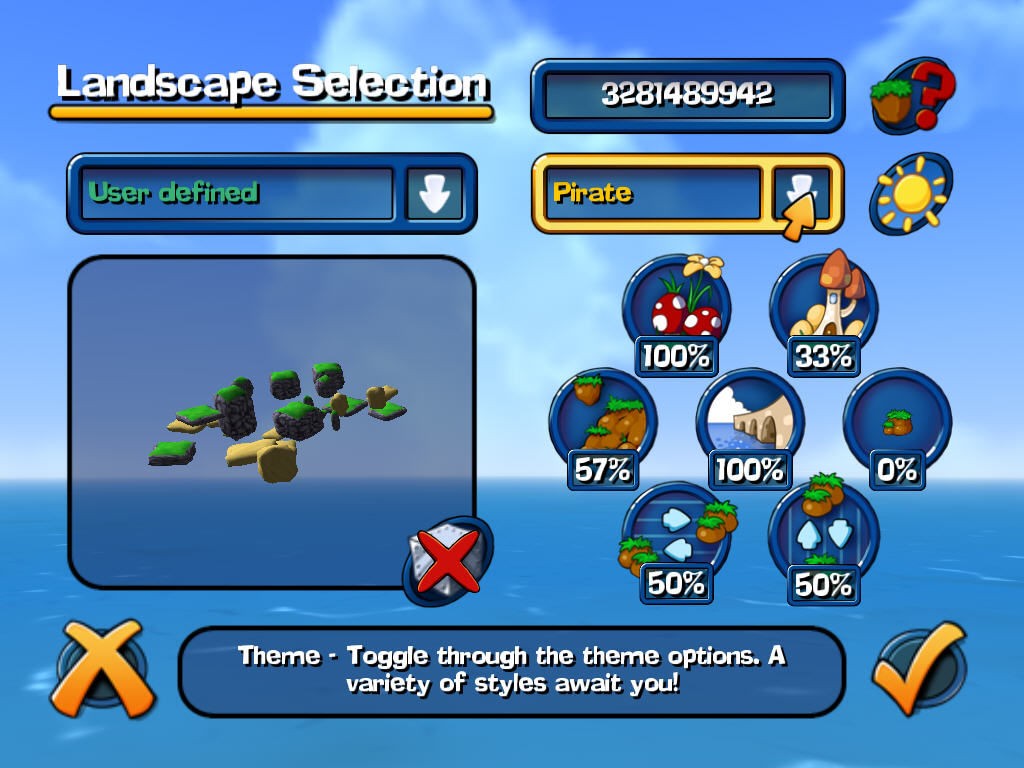Adjust the vertical arrows 50% setting

[x=823, y=541]
